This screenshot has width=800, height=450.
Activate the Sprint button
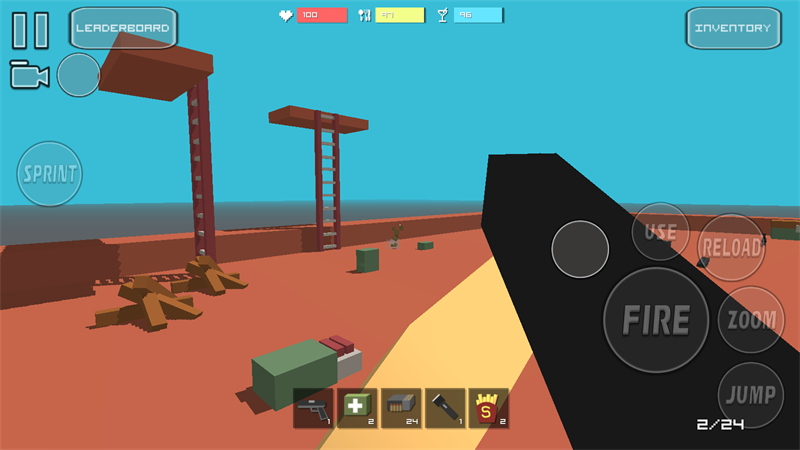point(50,174)
